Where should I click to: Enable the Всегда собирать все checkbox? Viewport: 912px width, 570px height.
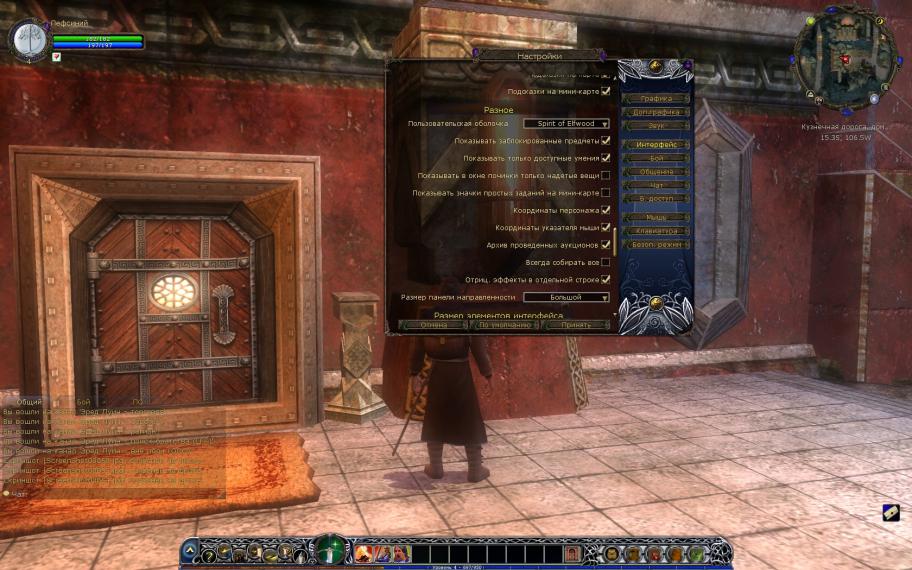coord(606,262)
